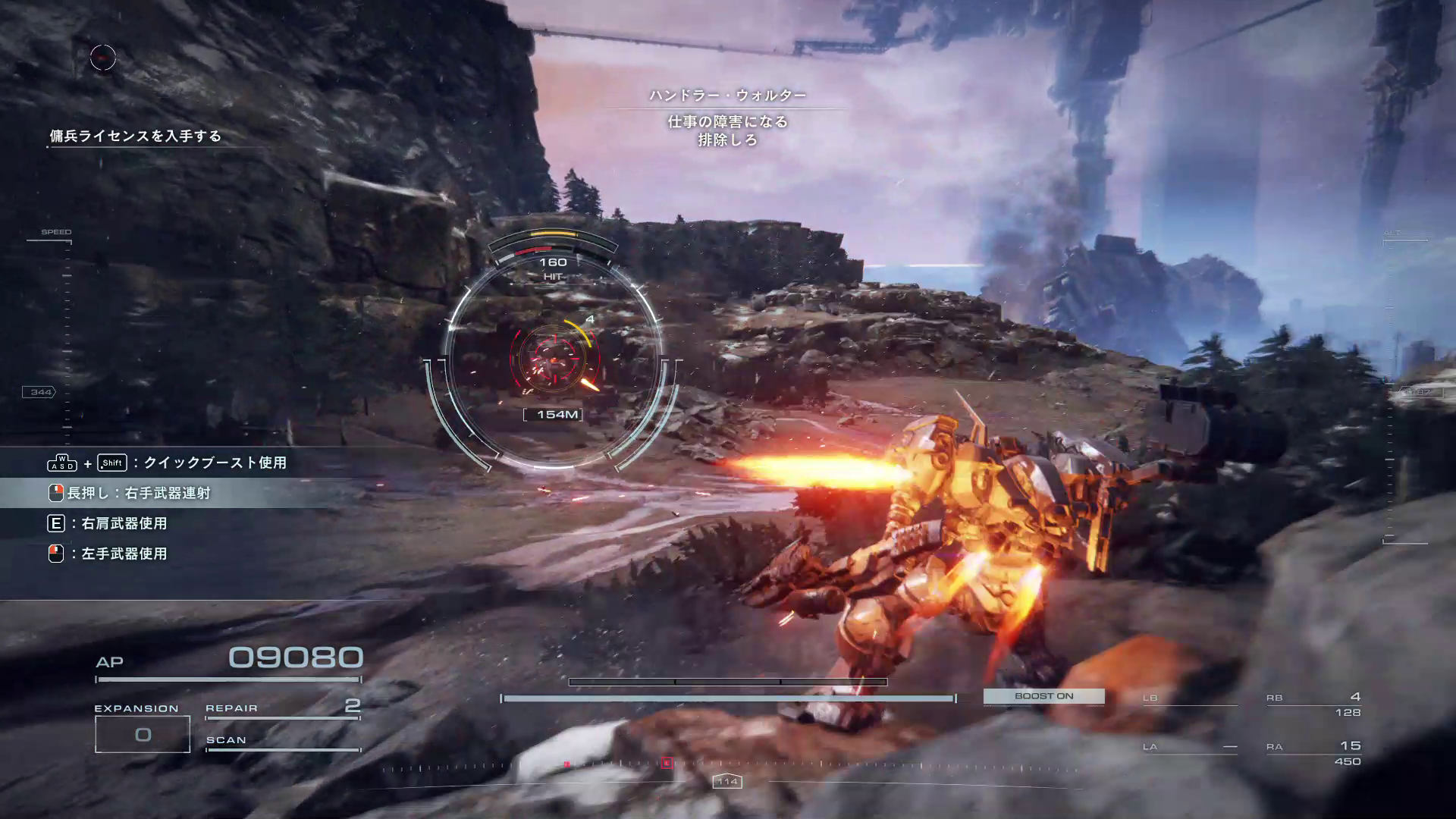1456x819 pixels.
Task: Select the 傭兵ライセンスを入手する objective tracker
Action: point(136,136)
